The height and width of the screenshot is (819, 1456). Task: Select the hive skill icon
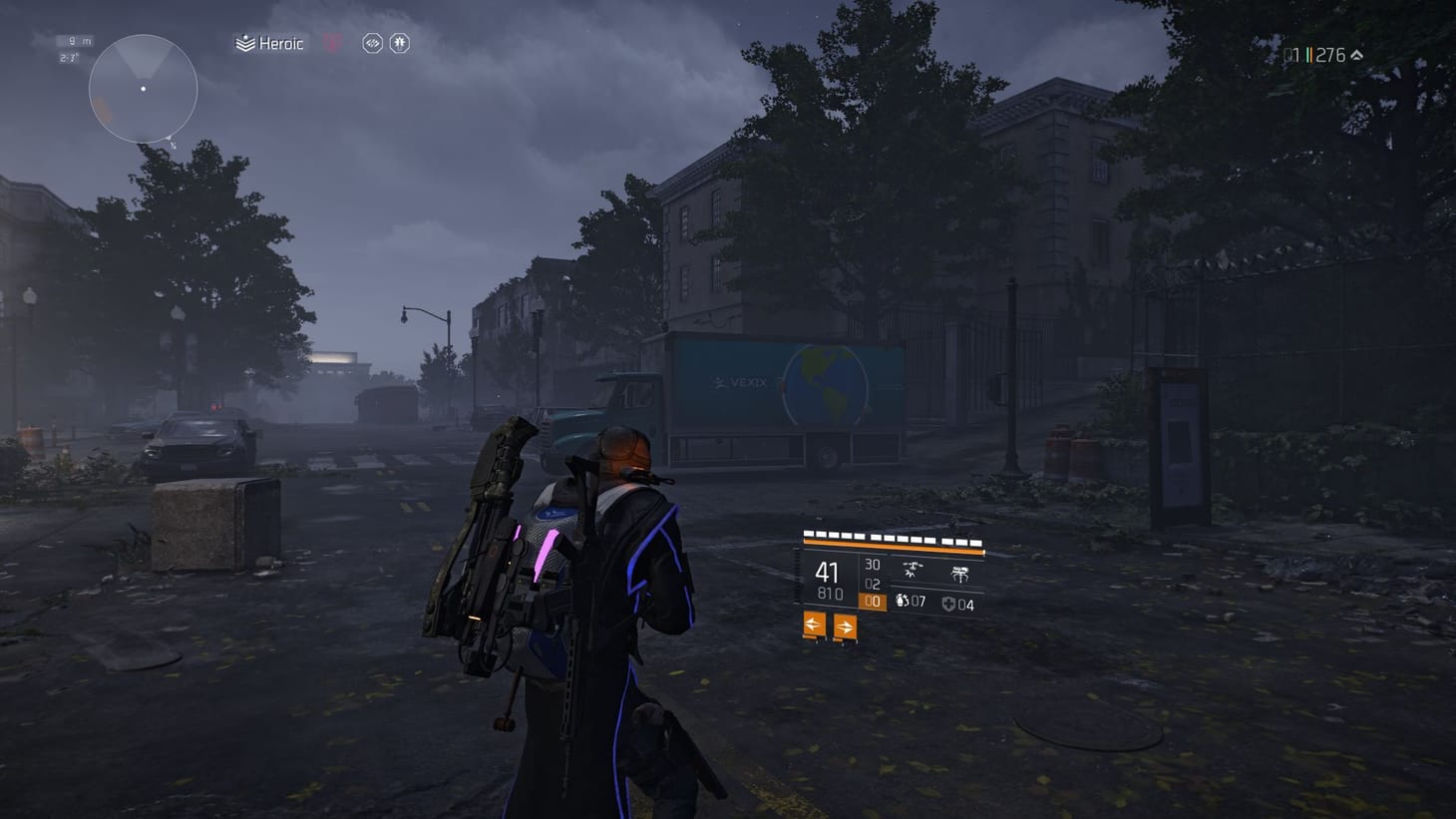point(959,574)
